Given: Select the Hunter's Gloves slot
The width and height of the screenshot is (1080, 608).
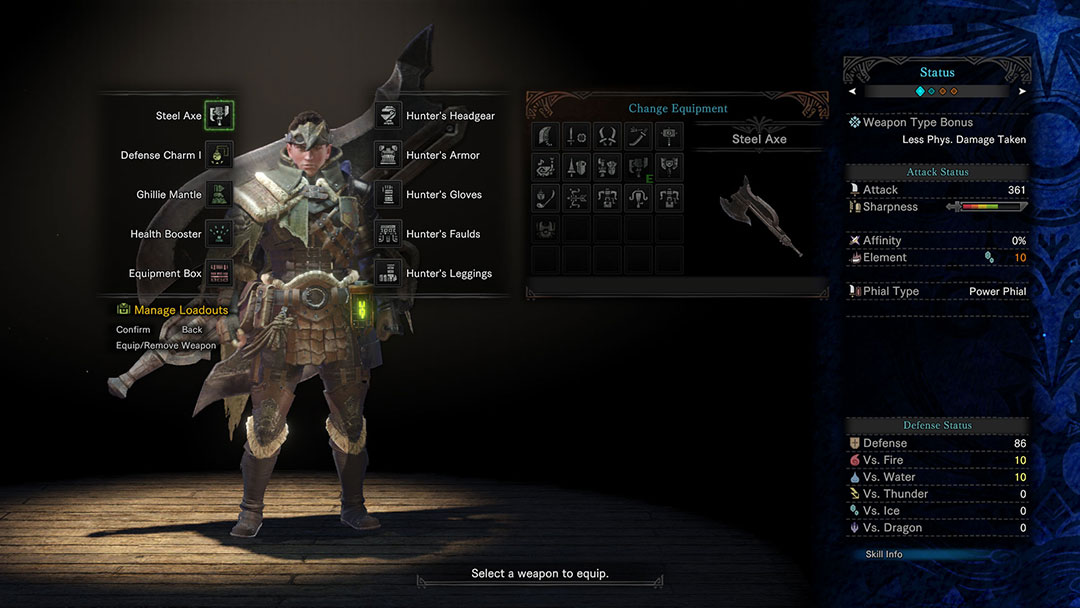Looking at the screenshot, I should (x=388, y=194).
